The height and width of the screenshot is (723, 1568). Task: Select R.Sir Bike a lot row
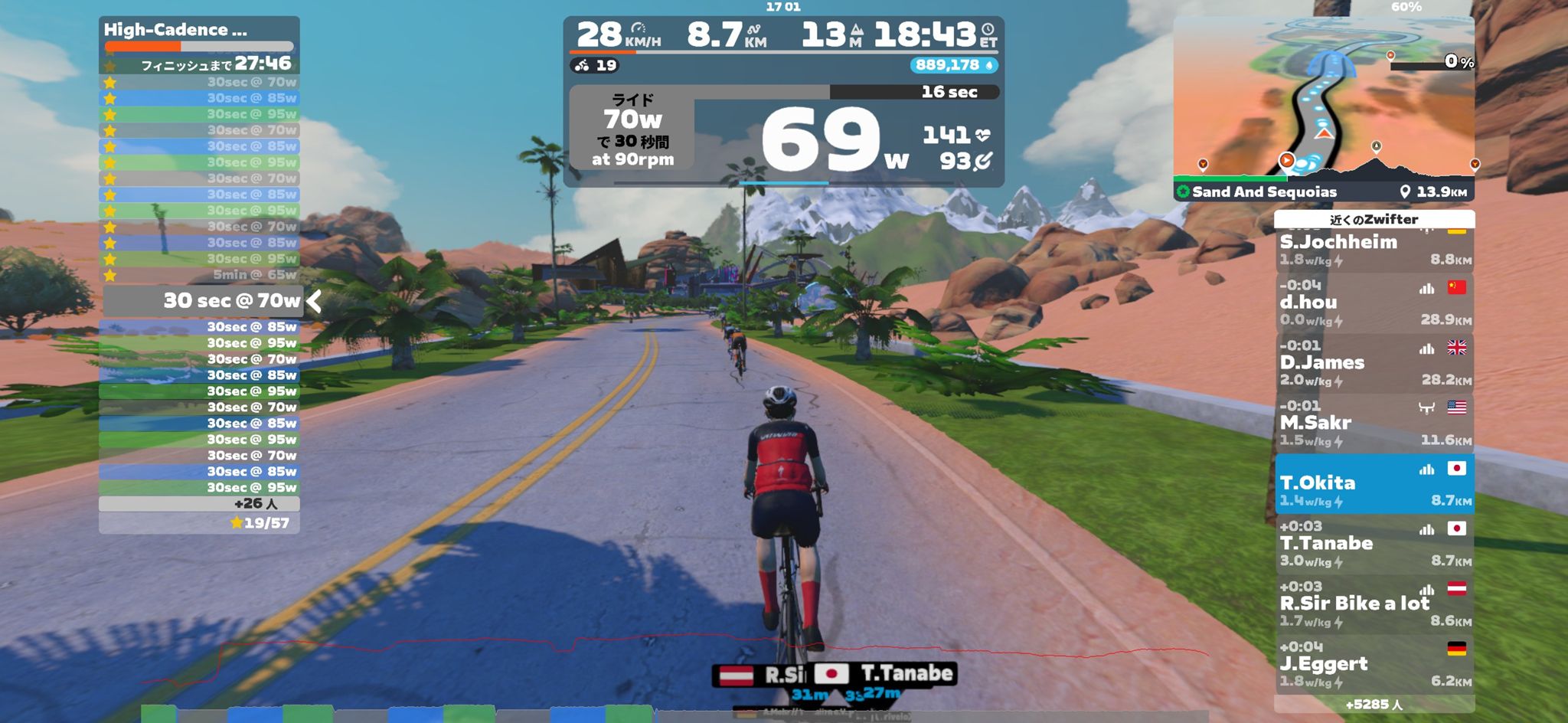[1374, 604]
